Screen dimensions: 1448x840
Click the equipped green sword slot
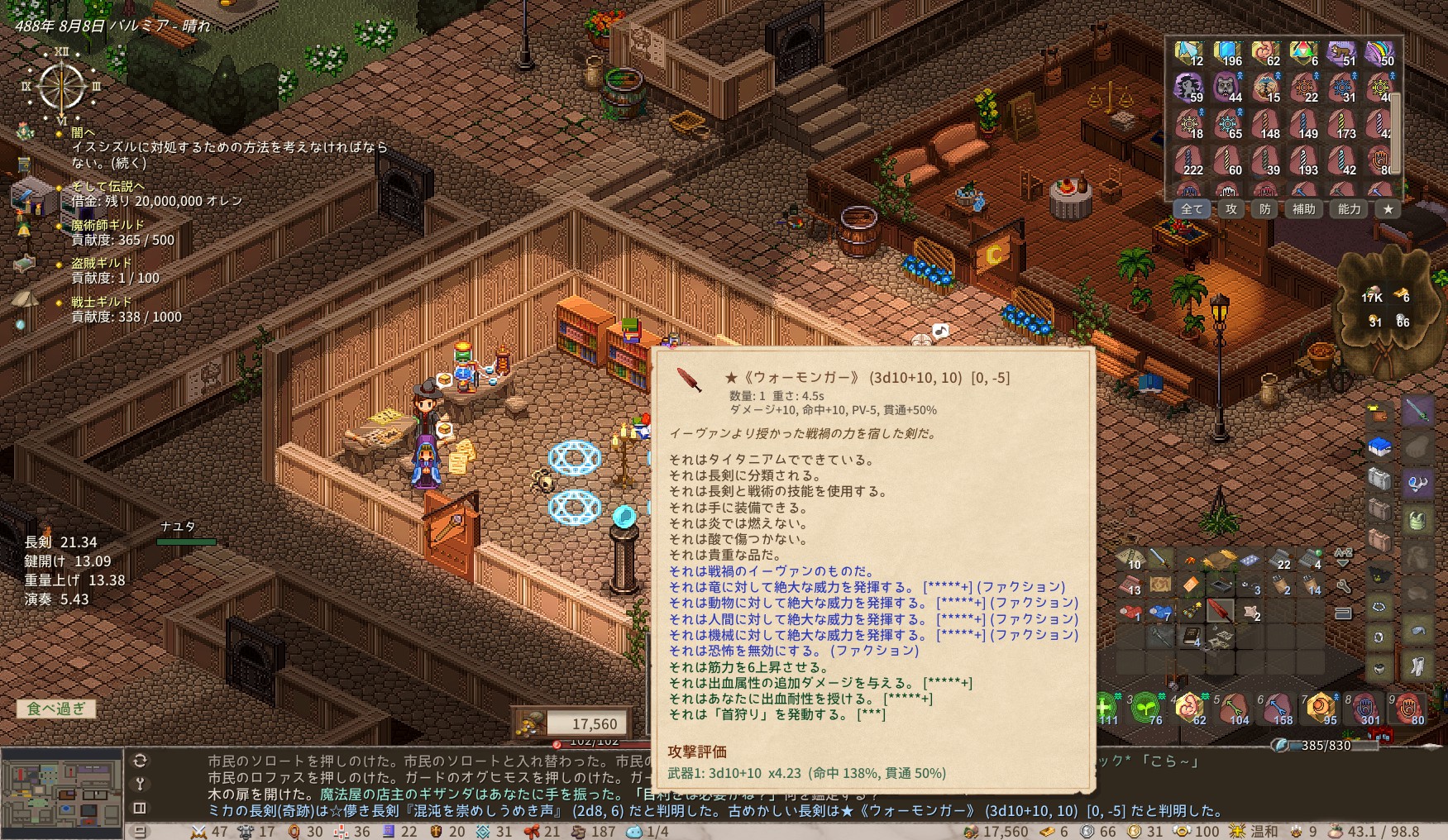point(1417,411)
